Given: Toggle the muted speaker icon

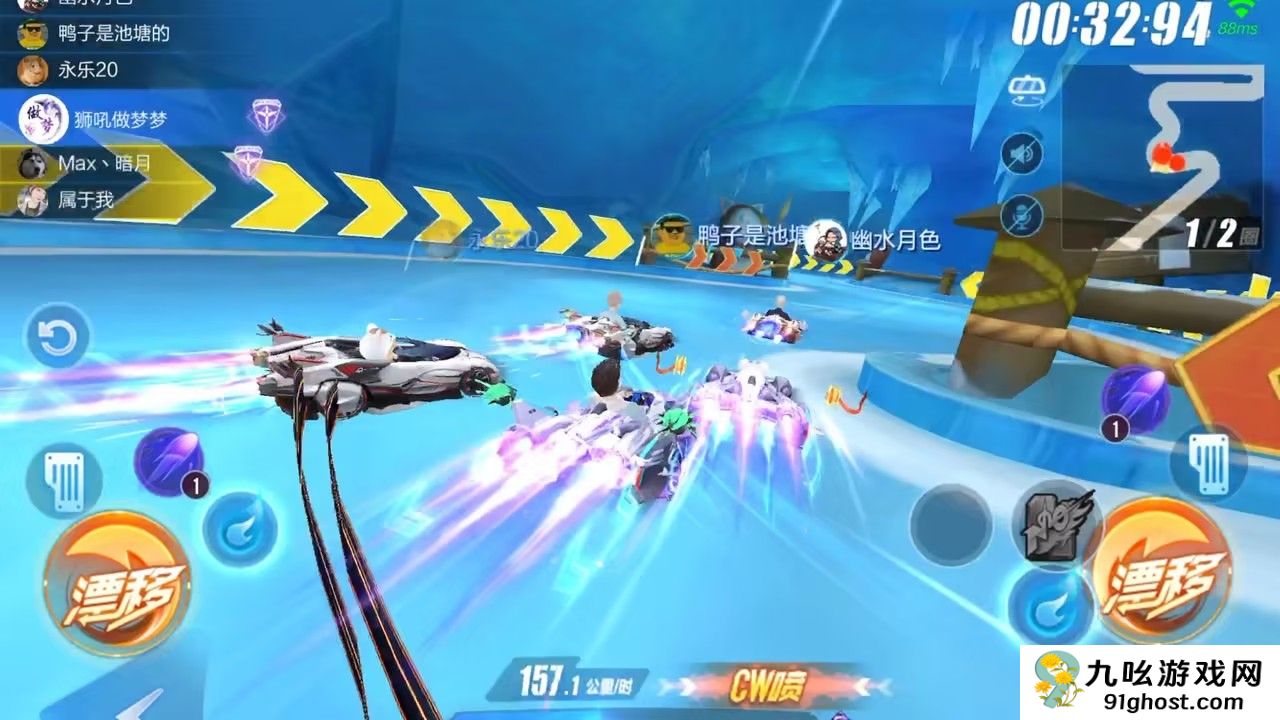Looking at the screenshot, I should point(1022,154).
